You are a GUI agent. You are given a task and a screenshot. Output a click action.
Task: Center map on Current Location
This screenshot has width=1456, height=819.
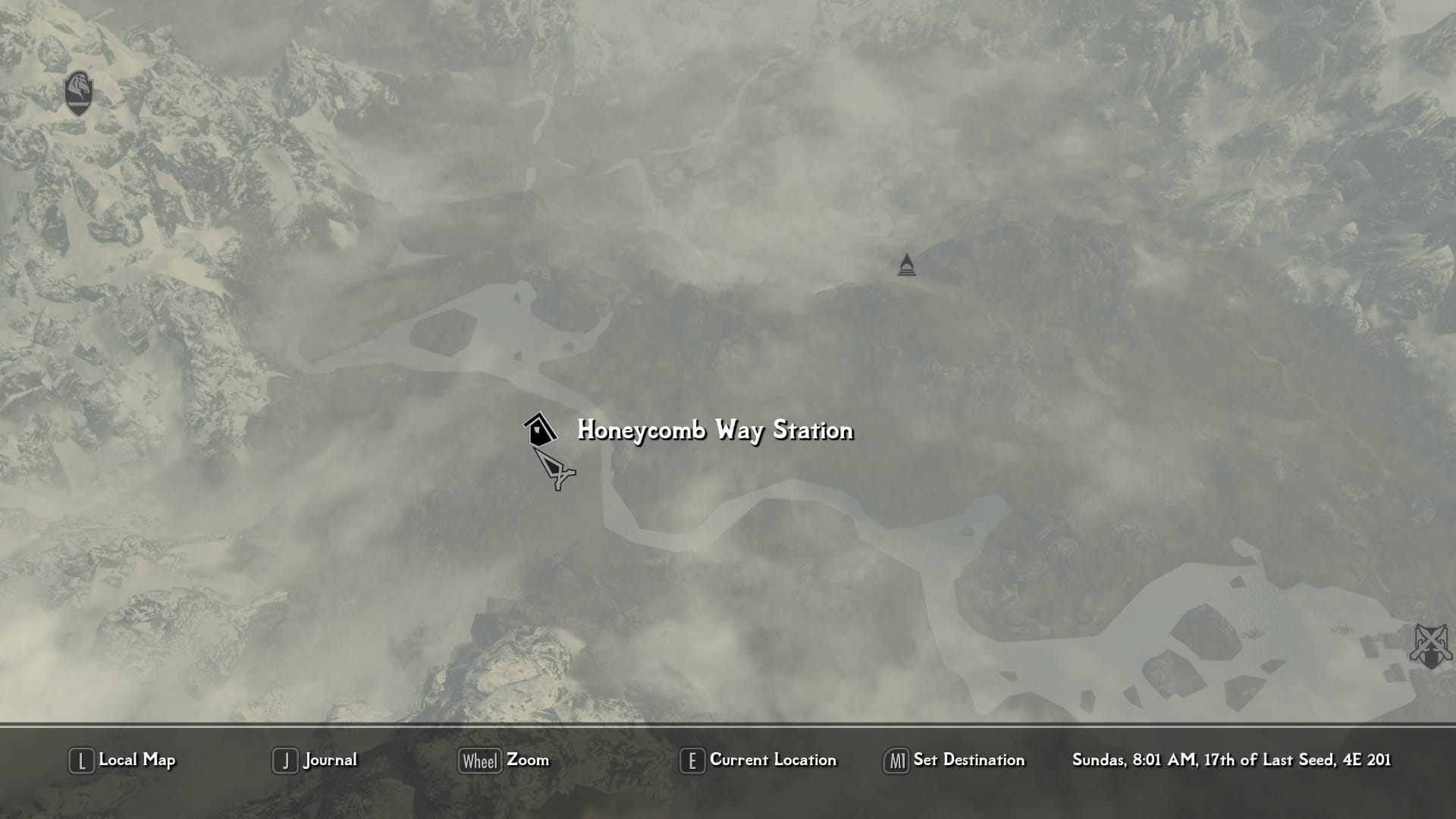click(x=758, y=760)
